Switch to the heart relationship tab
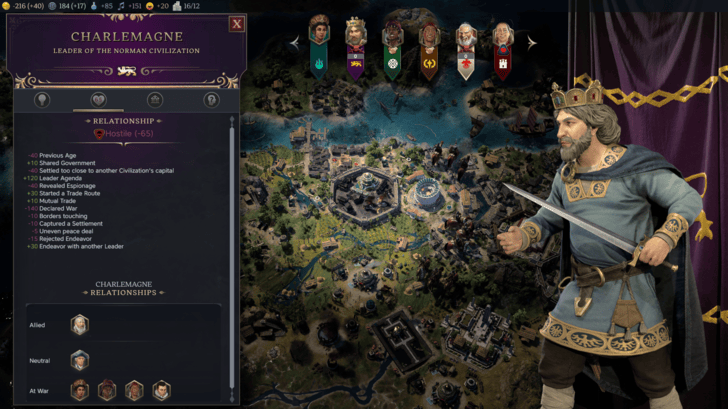 [98, 100]
